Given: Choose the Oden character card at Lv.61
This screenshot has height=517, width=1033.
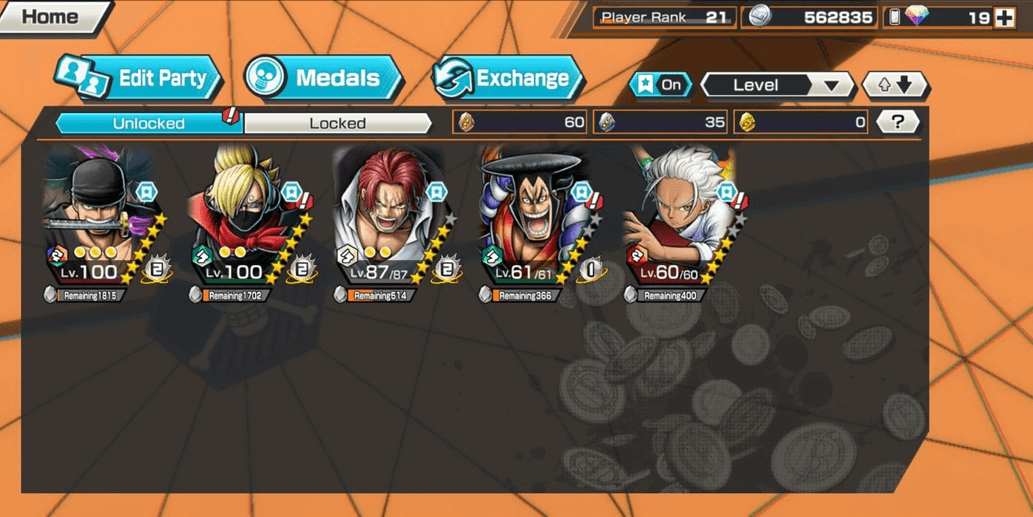Looking at the screenshot, I should pyautogui.click(x=536, y=222).
